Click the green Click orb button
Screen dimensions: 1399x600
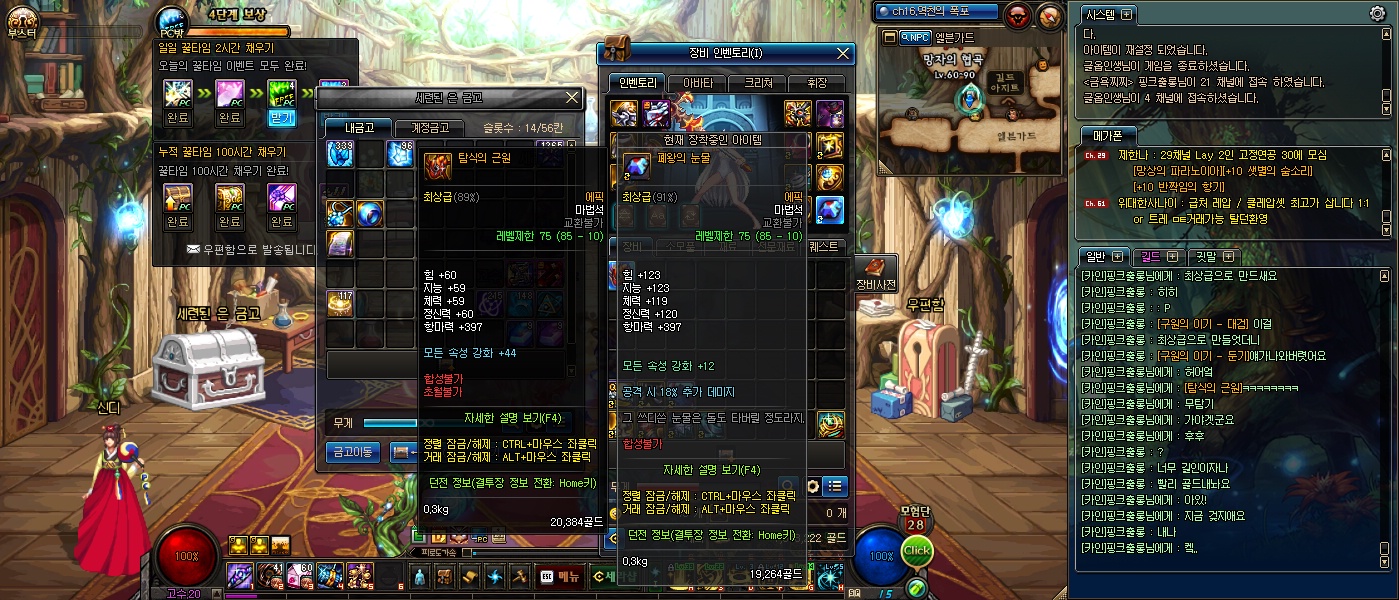click(916, 551)
